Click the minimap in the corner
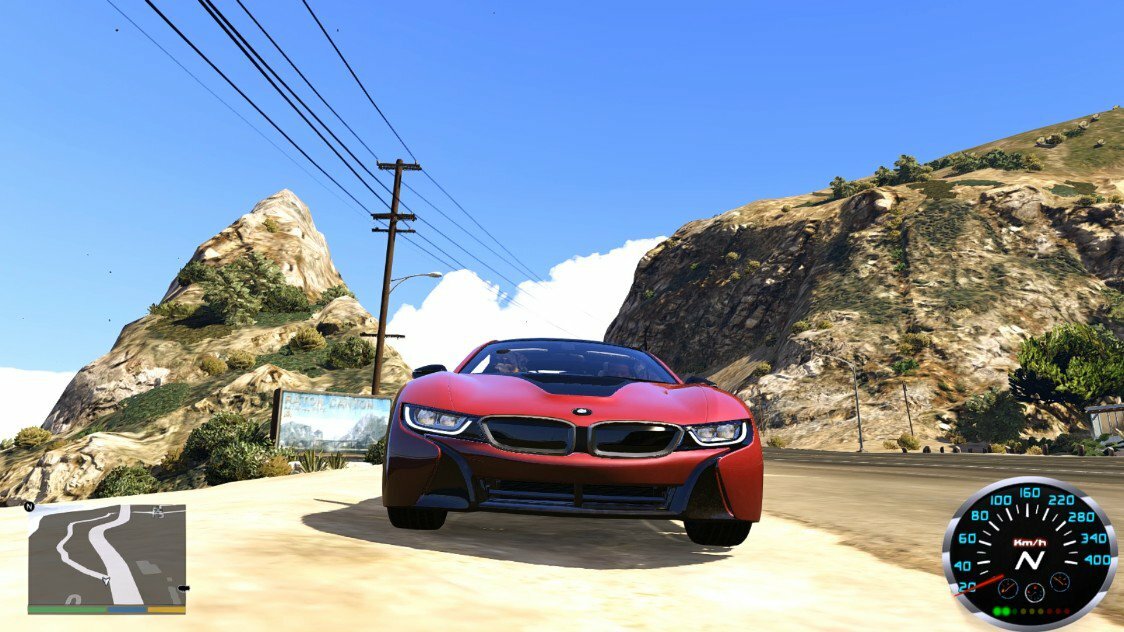Viewport: 1124px width, 632px height. [106, 555]
